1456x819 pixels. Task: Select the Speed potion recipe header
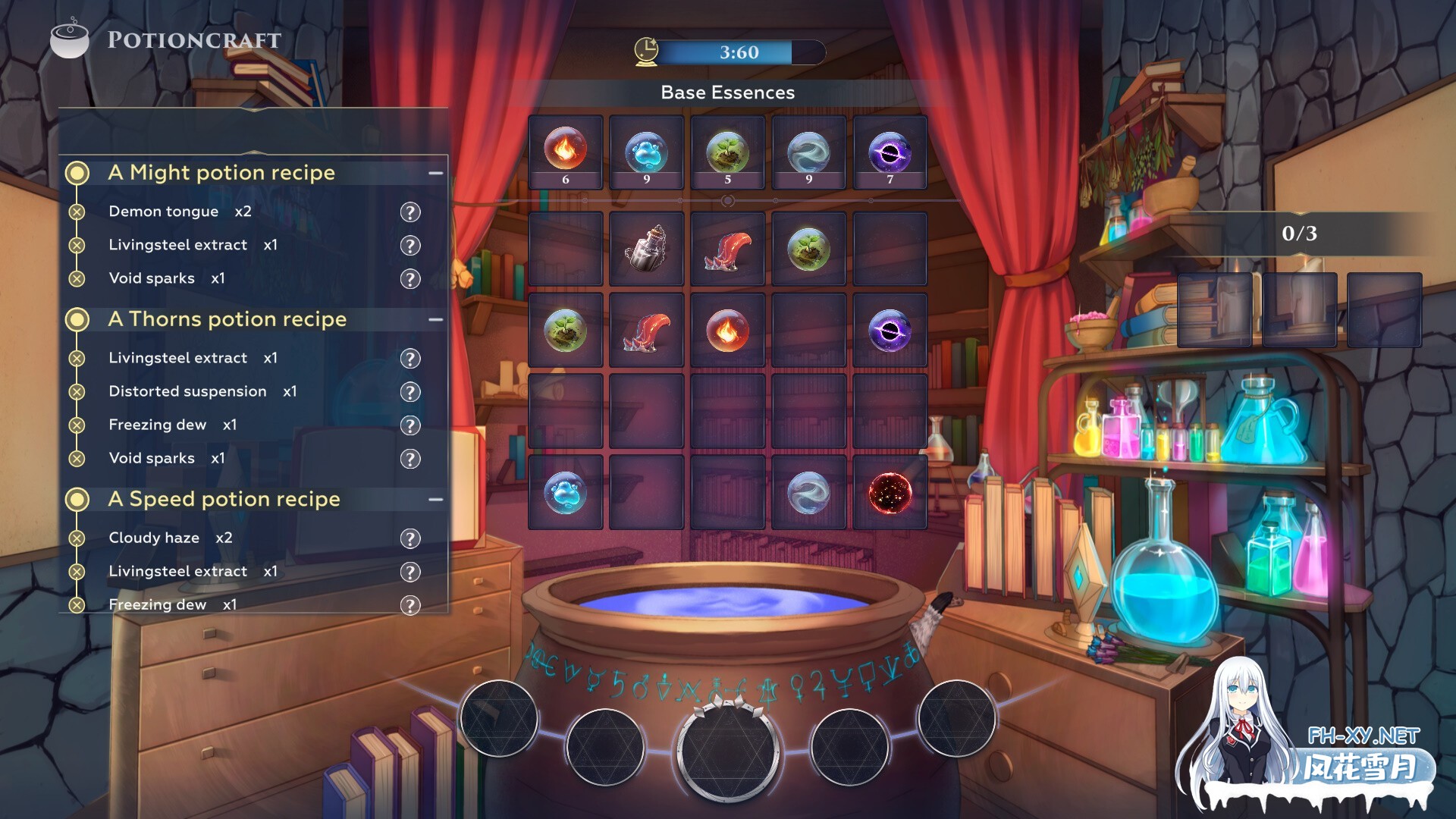(x=224, y=499)
